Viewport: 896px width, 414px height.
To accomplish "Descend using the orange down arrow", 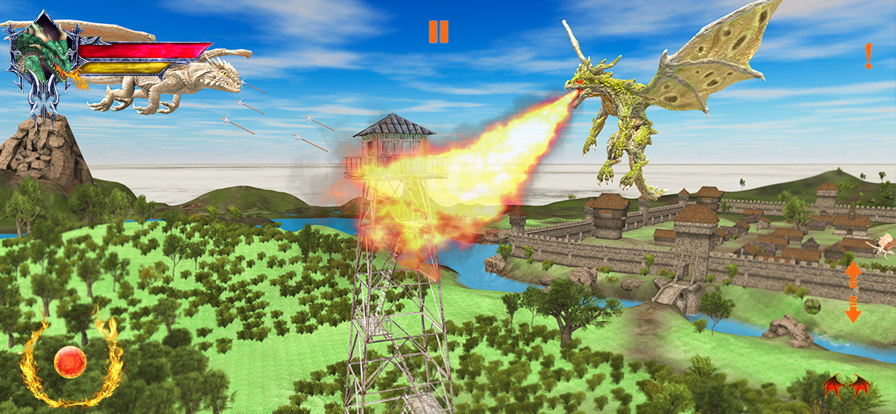I will 853,311.
